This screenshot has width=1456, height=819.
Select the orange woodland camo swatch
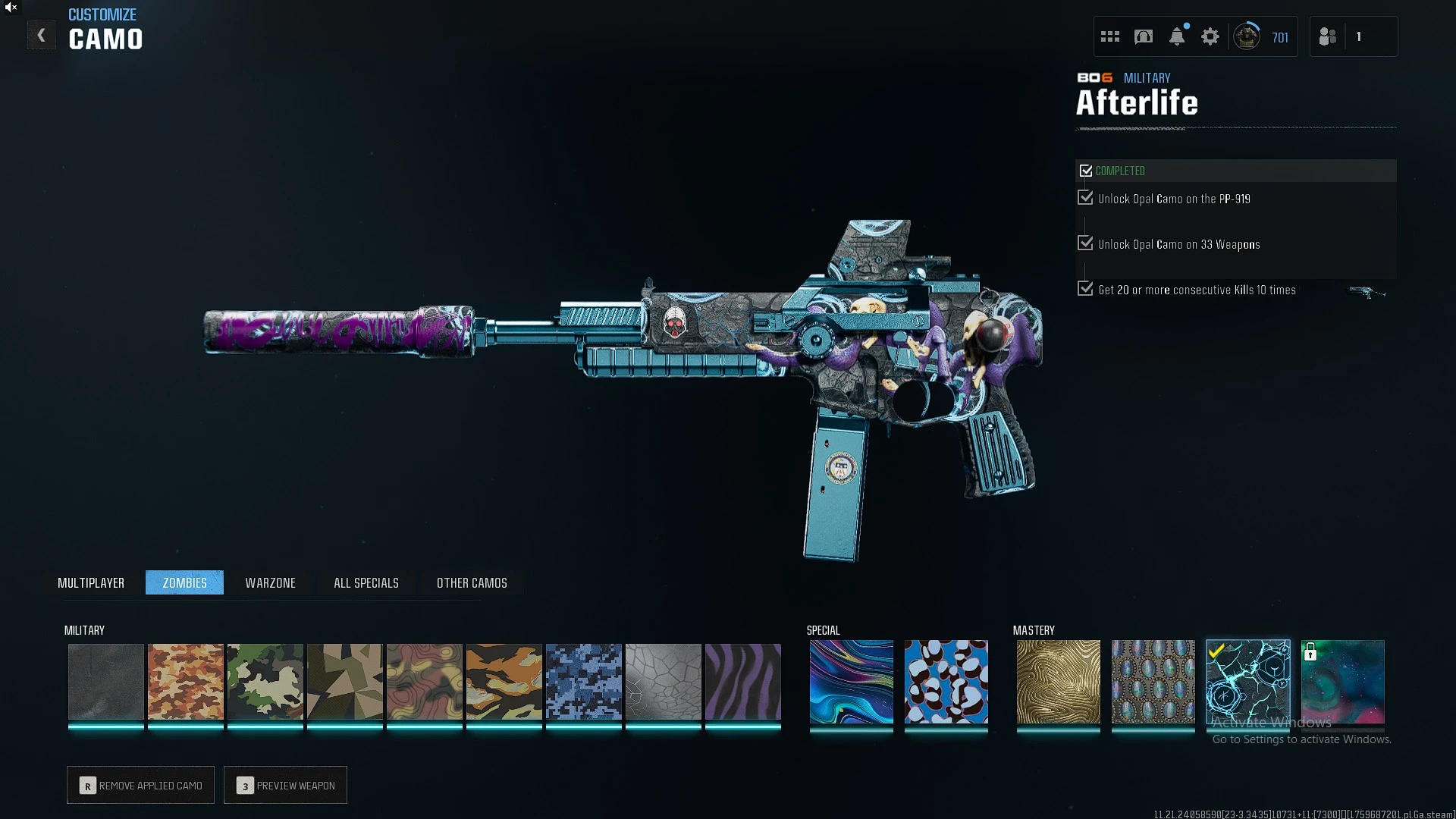(186, 681)
